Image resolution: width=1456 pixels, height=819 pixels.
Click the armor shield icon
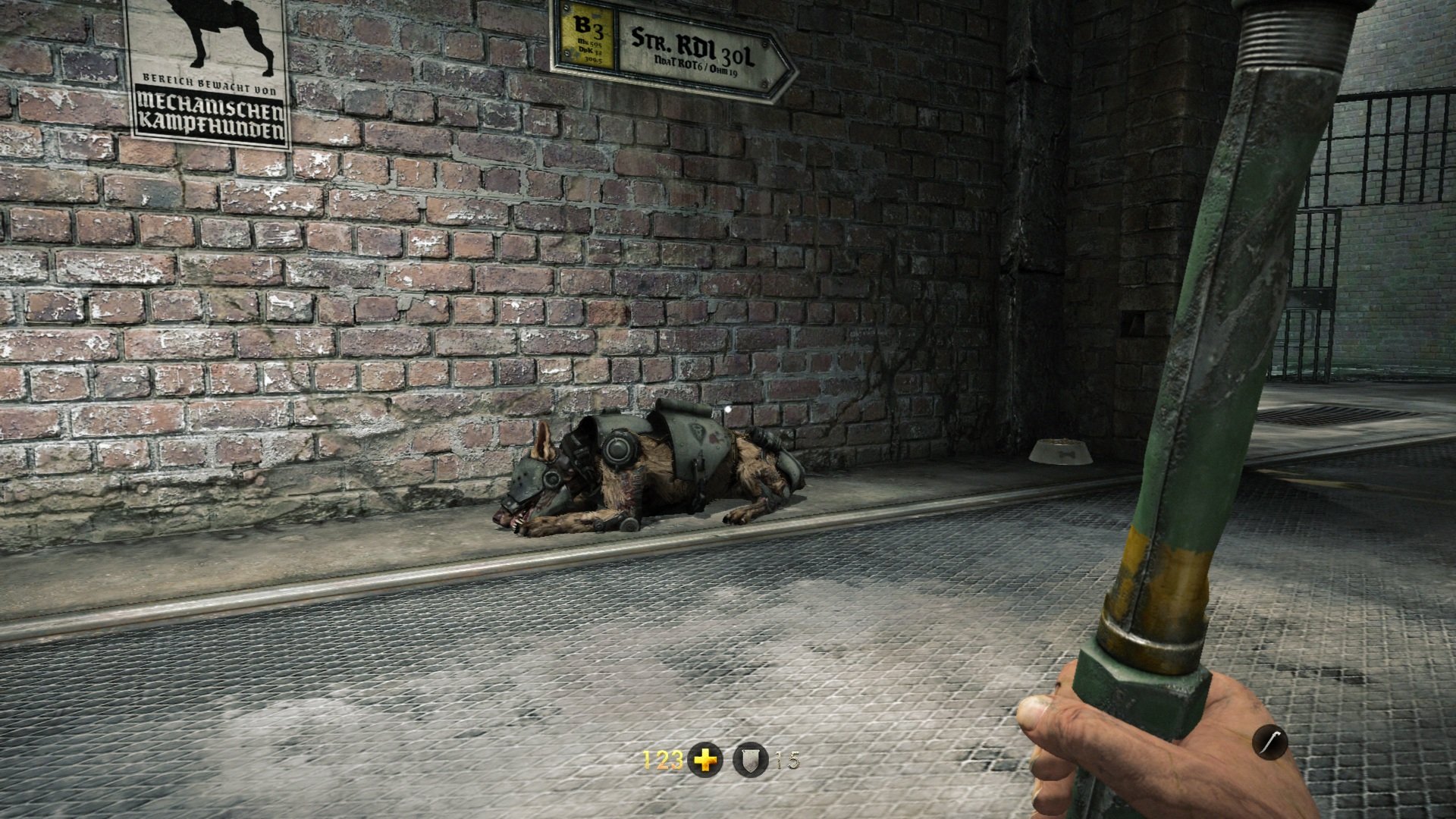[x=750, y=760]
